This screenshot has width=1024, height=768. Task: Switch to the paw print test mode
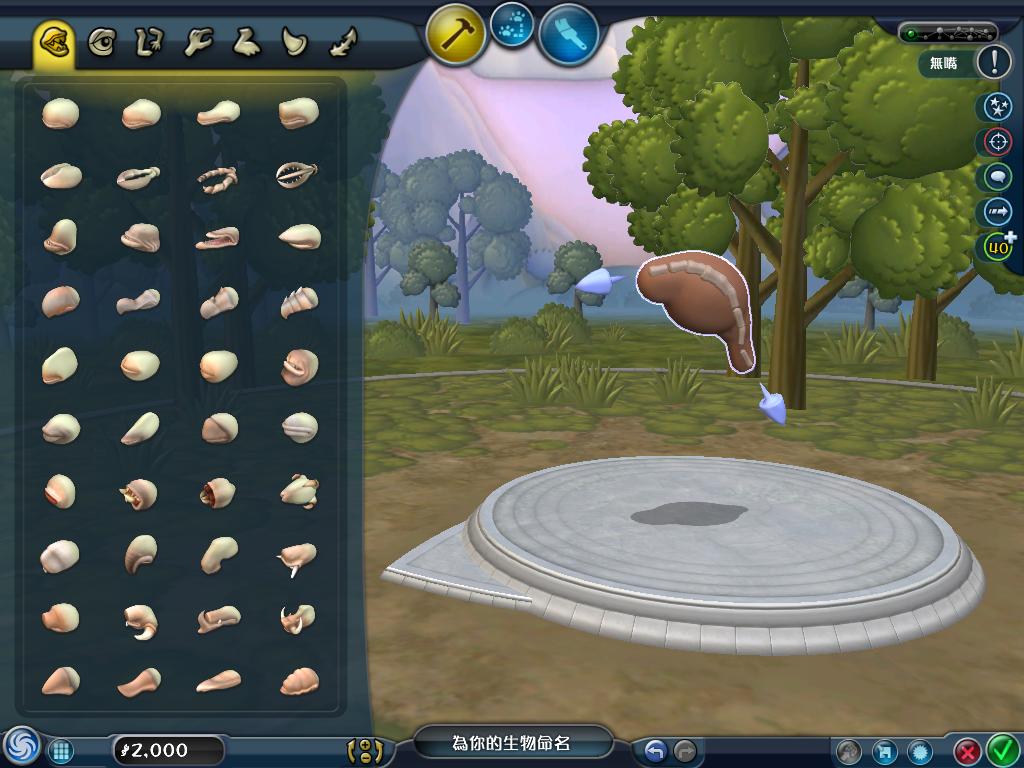click(513, 26)
